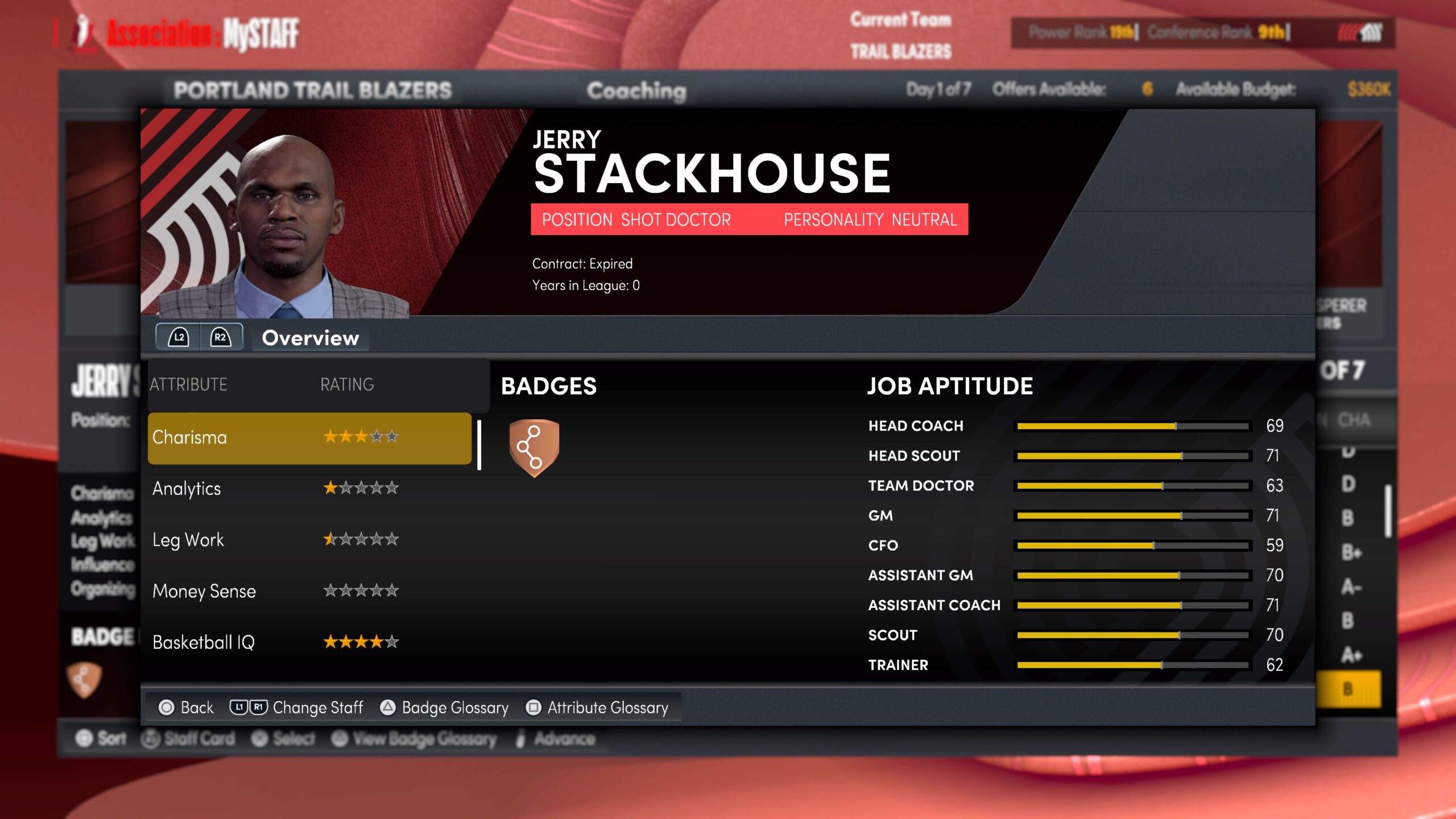Click the square Attribute Glossary icon

pyautogui.click(x=532, y=708)
